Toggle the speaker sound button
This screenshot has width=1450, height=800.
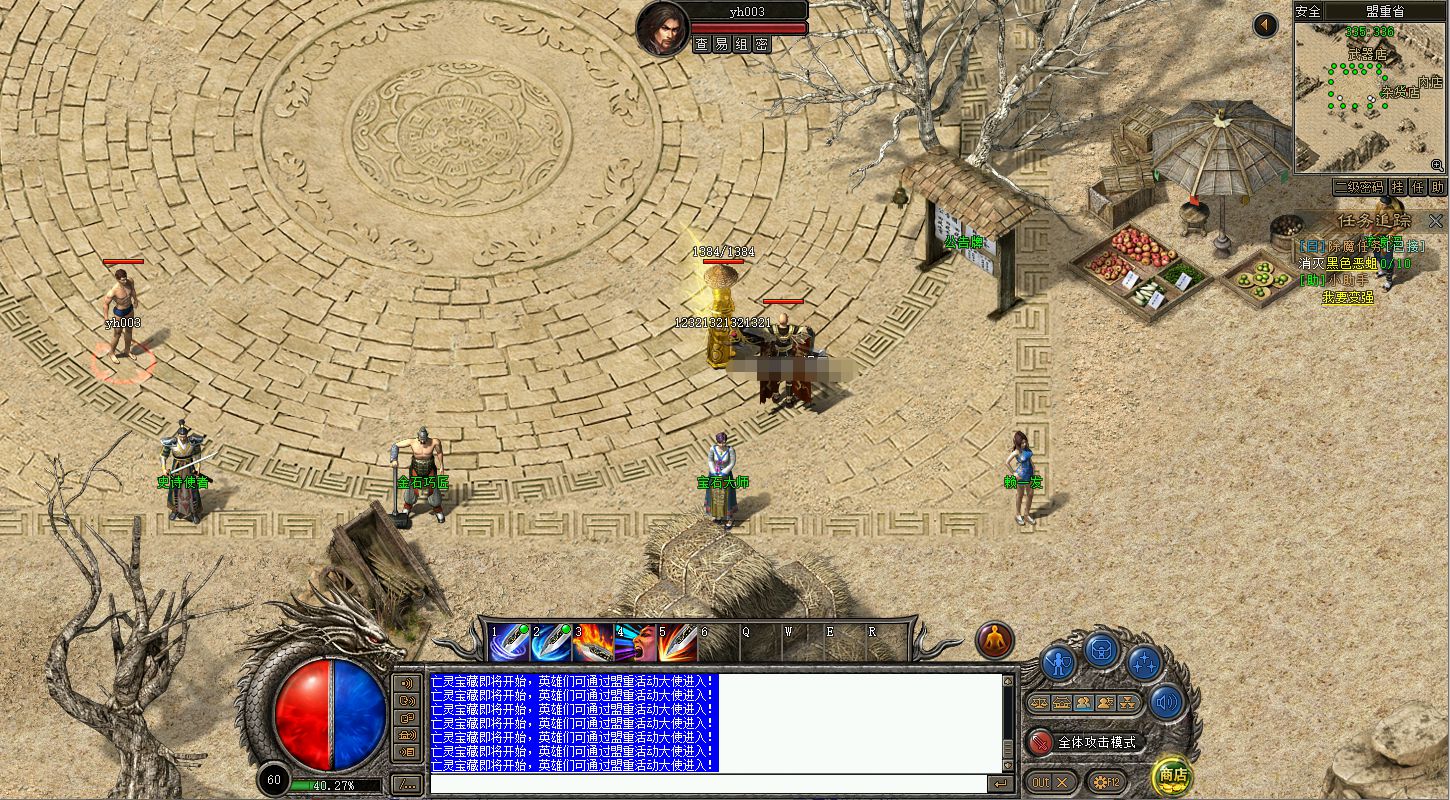(1166, 702)
